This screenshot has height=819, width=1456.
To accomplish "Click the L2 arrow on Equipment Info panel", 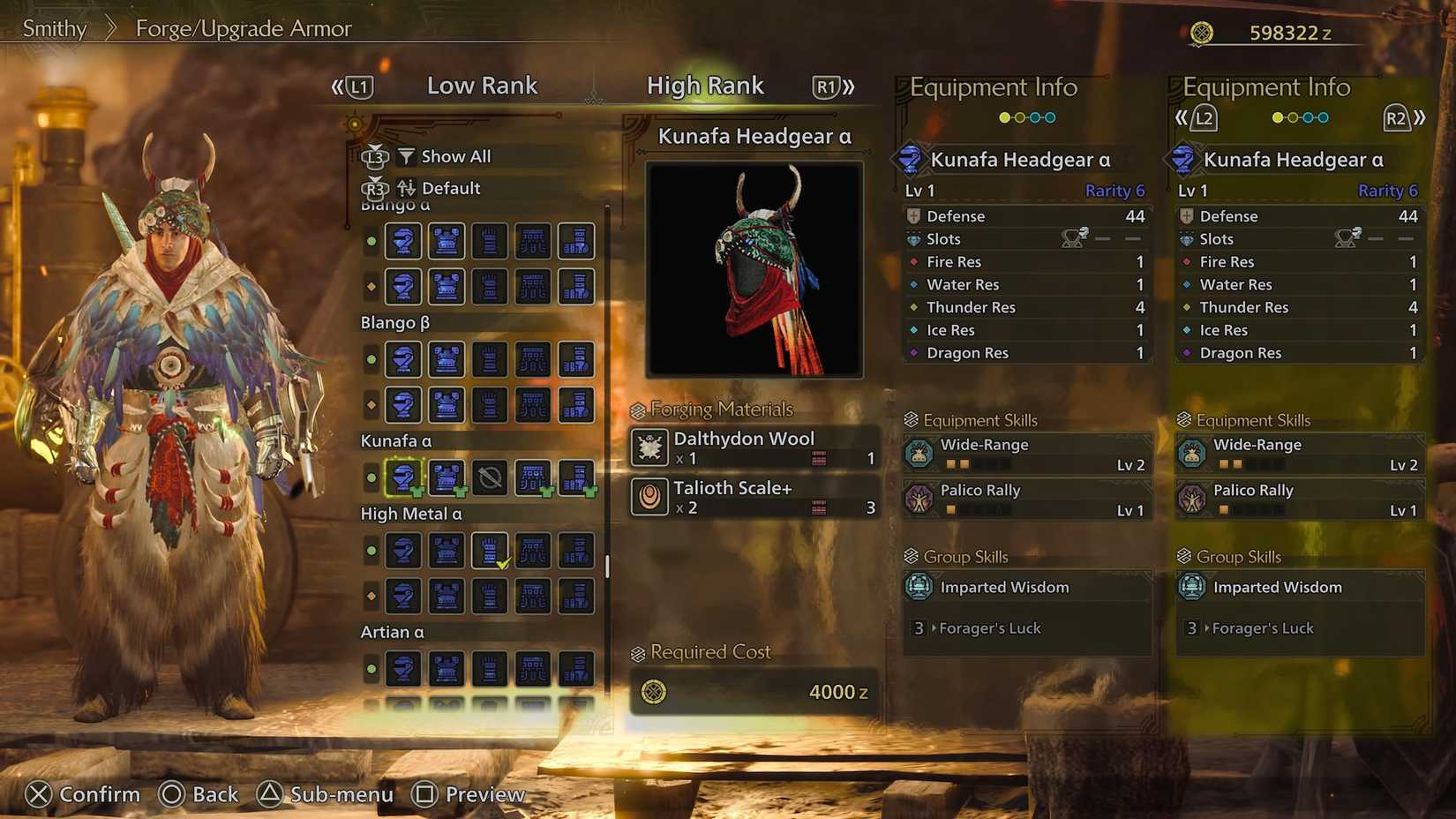I will click(x=1202, y=116).
